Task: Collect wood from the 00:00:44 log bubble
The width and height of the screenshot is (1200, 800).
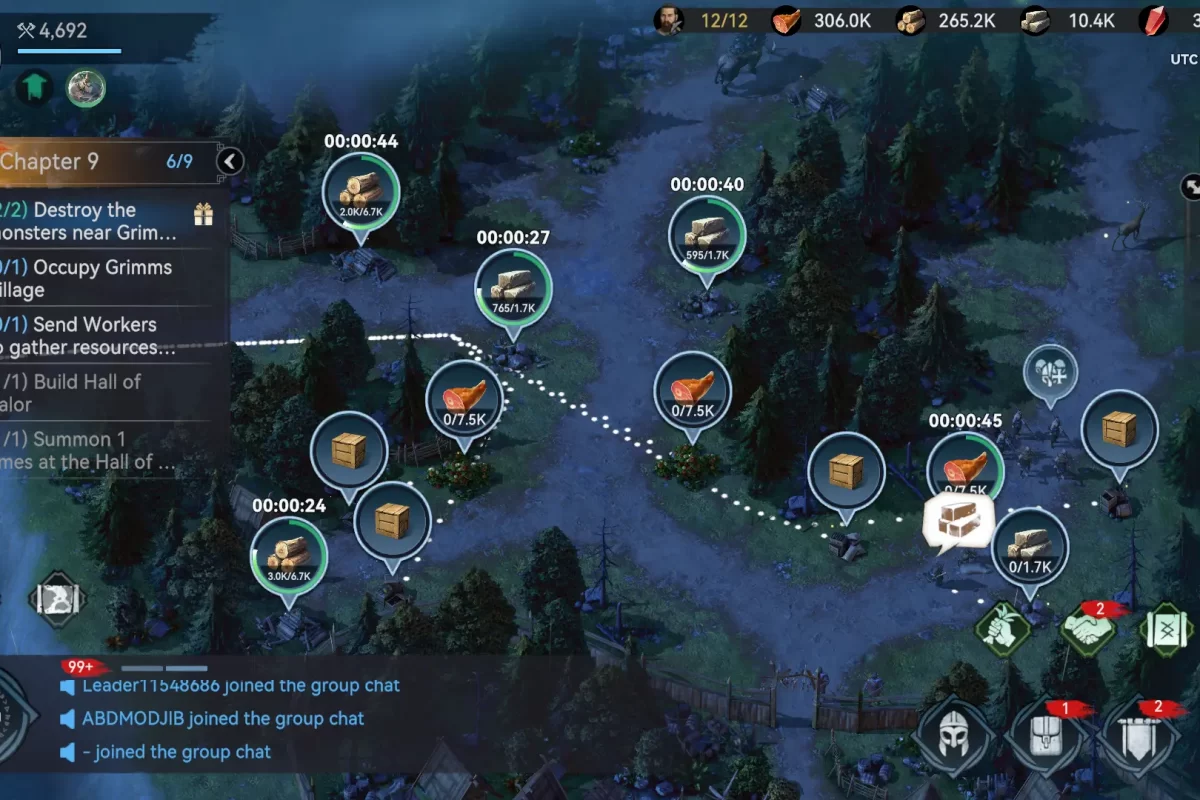Action: point(360,190)
